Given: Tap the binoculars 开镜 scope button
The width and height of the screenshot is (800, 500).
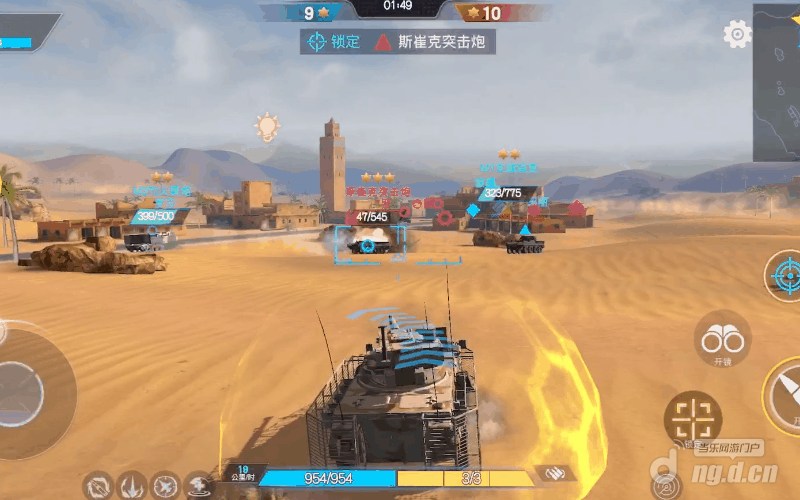Looking at the screenshot, I should click(722, 340).
